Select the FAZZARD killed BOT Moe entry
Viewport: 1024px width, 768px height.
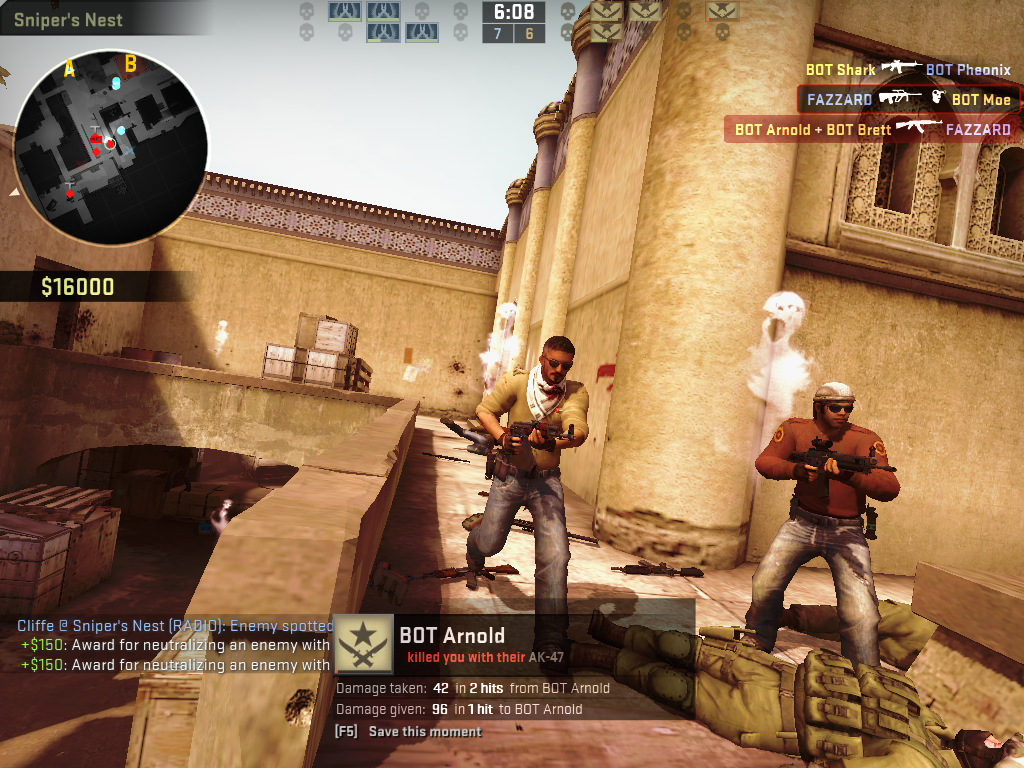(908, 99)
